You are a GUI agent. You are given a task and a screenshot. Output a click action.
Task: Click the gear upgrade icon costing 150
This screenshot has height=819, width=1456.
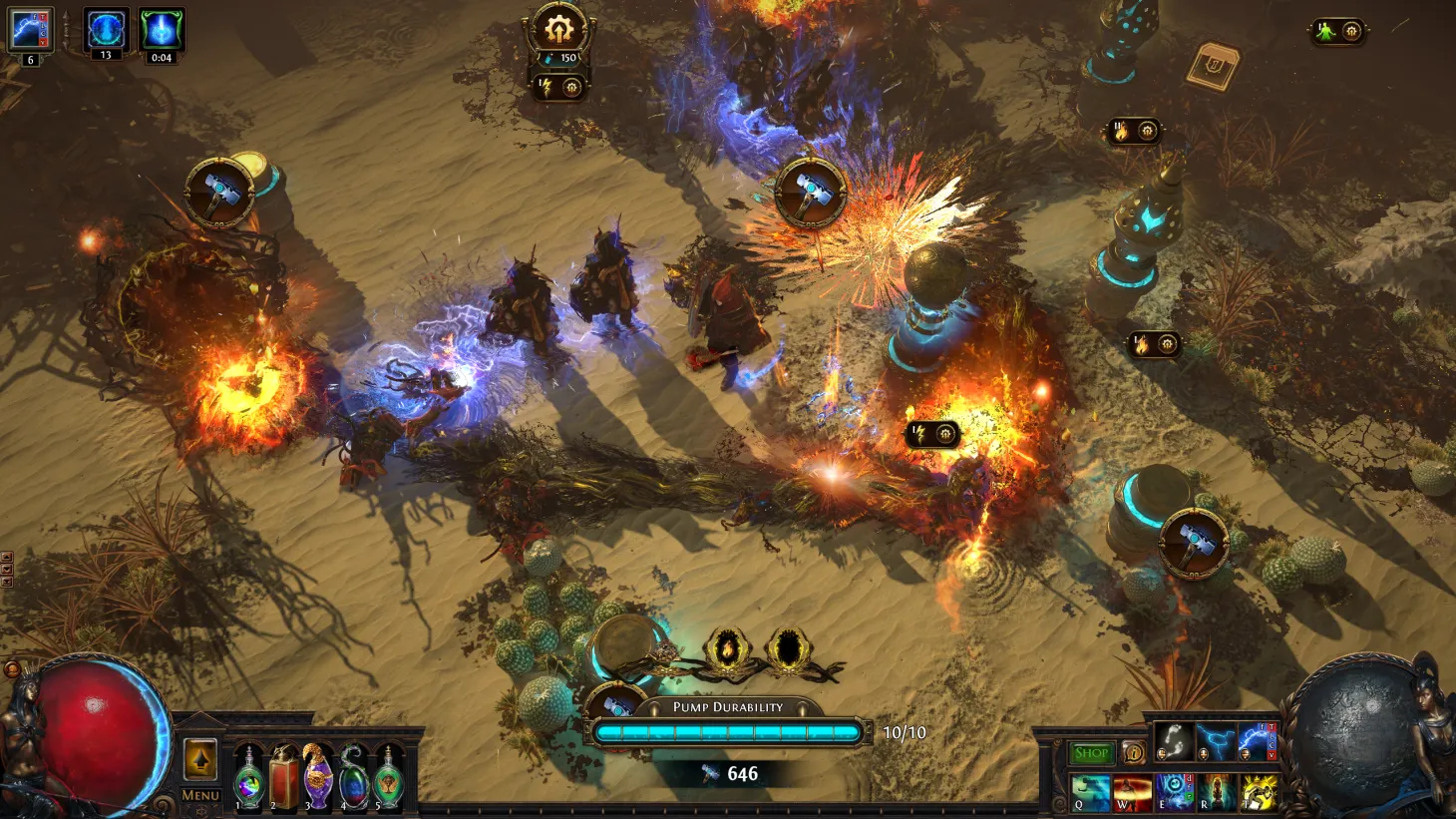coord(558,30)
